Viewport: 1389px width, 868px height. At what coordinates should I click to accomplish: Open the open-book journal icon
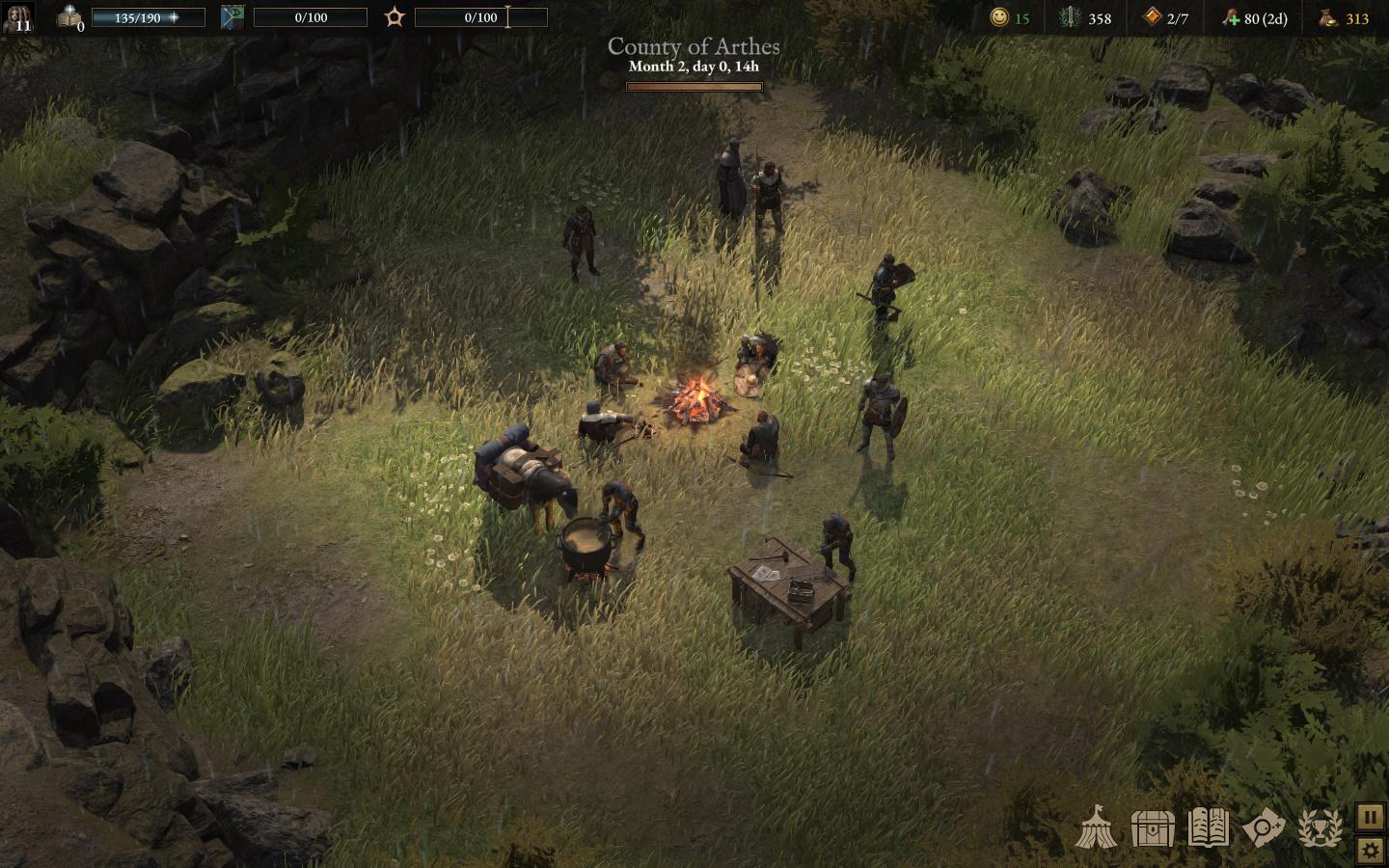pos(1209,827)
